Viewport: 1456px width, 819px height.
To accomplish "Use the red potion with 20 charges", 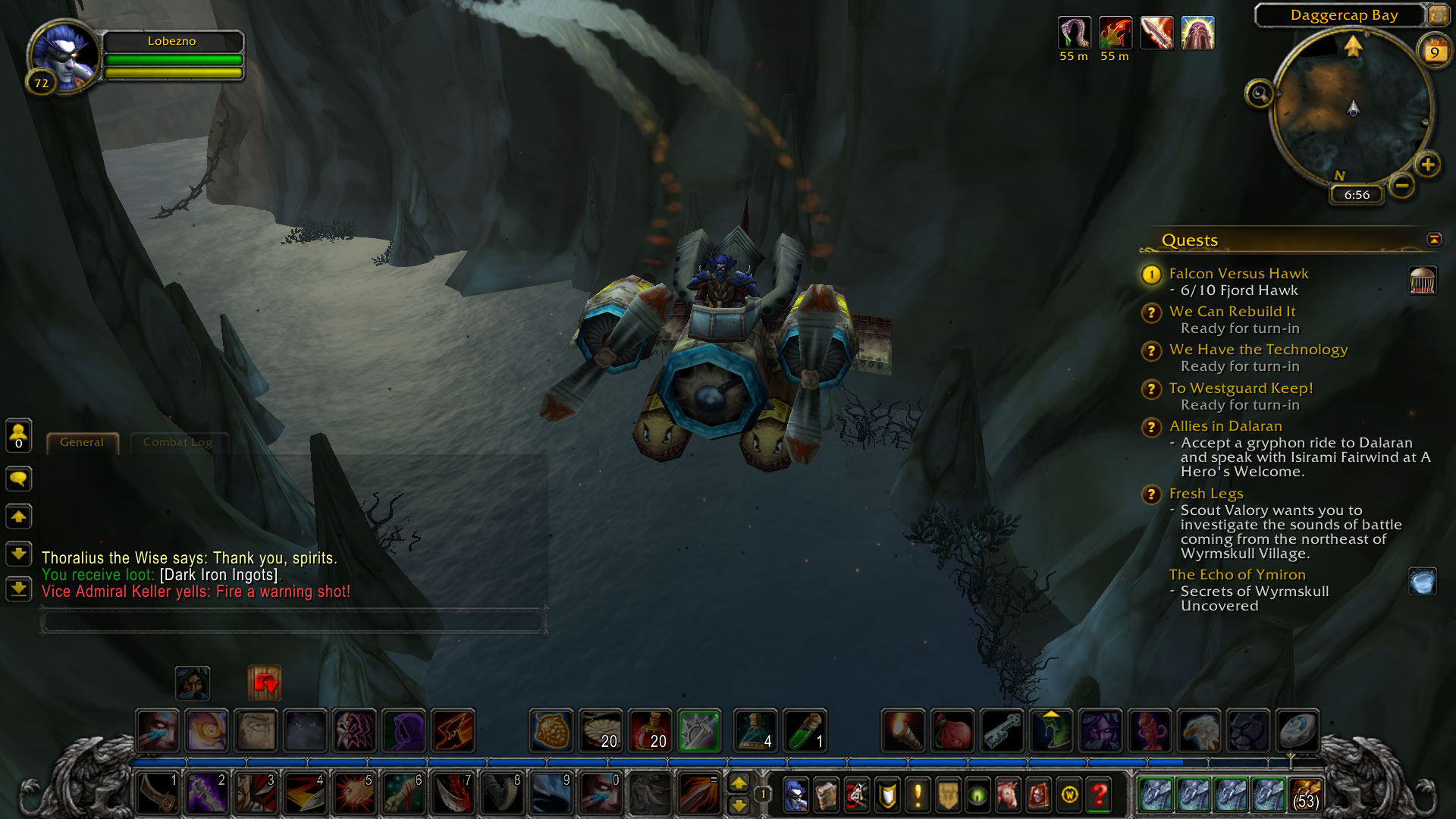I will pyautogui.click(x=650, y=730).
